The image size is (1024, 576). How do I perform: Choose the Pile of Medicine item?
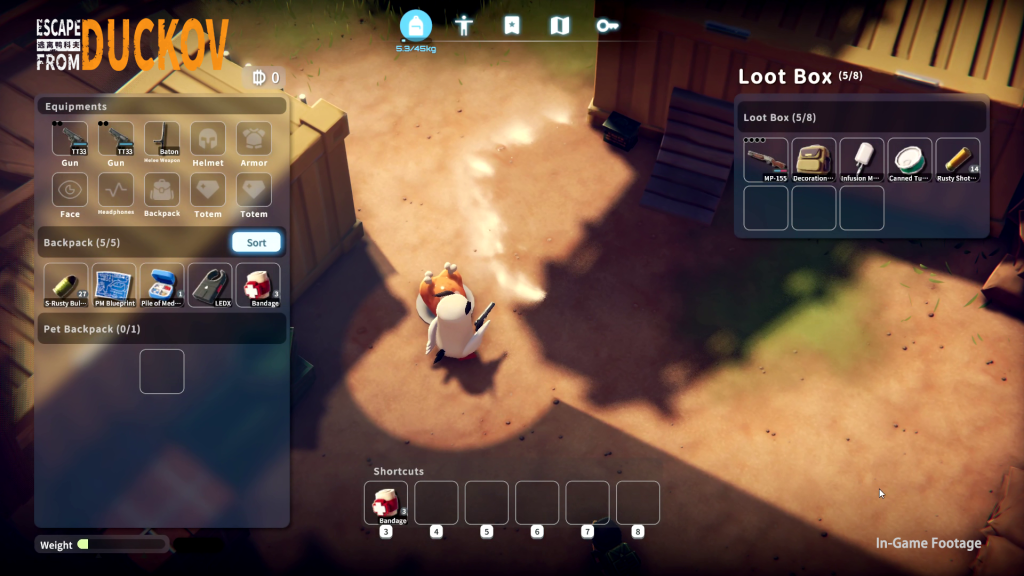(x=162, y=285)
